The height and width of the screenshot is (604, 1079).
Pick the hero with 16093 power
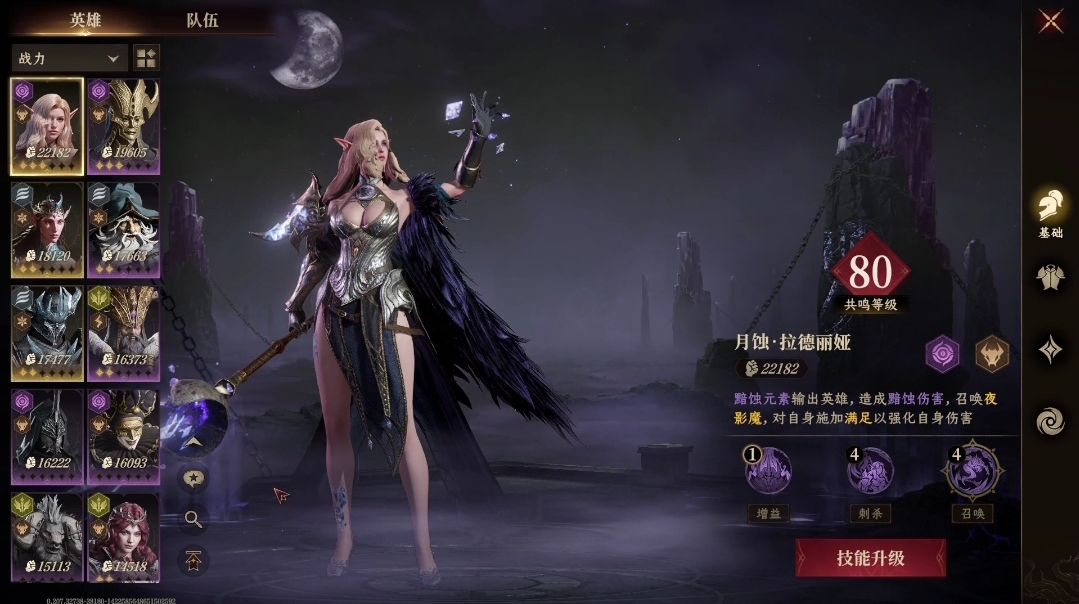123,437
